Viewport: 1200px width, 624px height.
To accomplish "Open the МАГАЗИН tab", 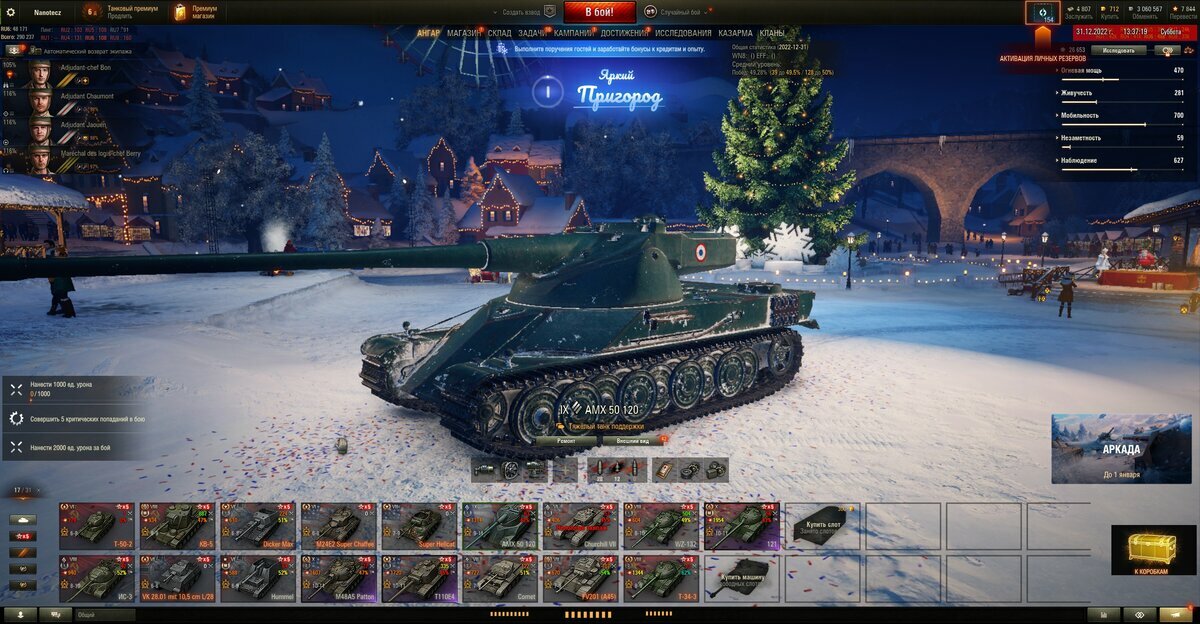I will 463,33.
